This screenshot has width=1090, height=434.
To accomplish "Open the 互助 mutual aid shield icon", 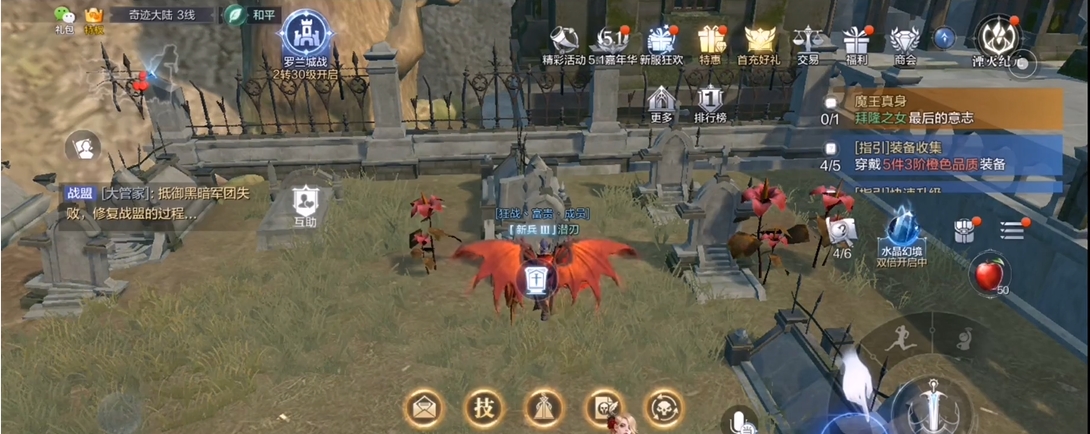I will coord(304,203).
